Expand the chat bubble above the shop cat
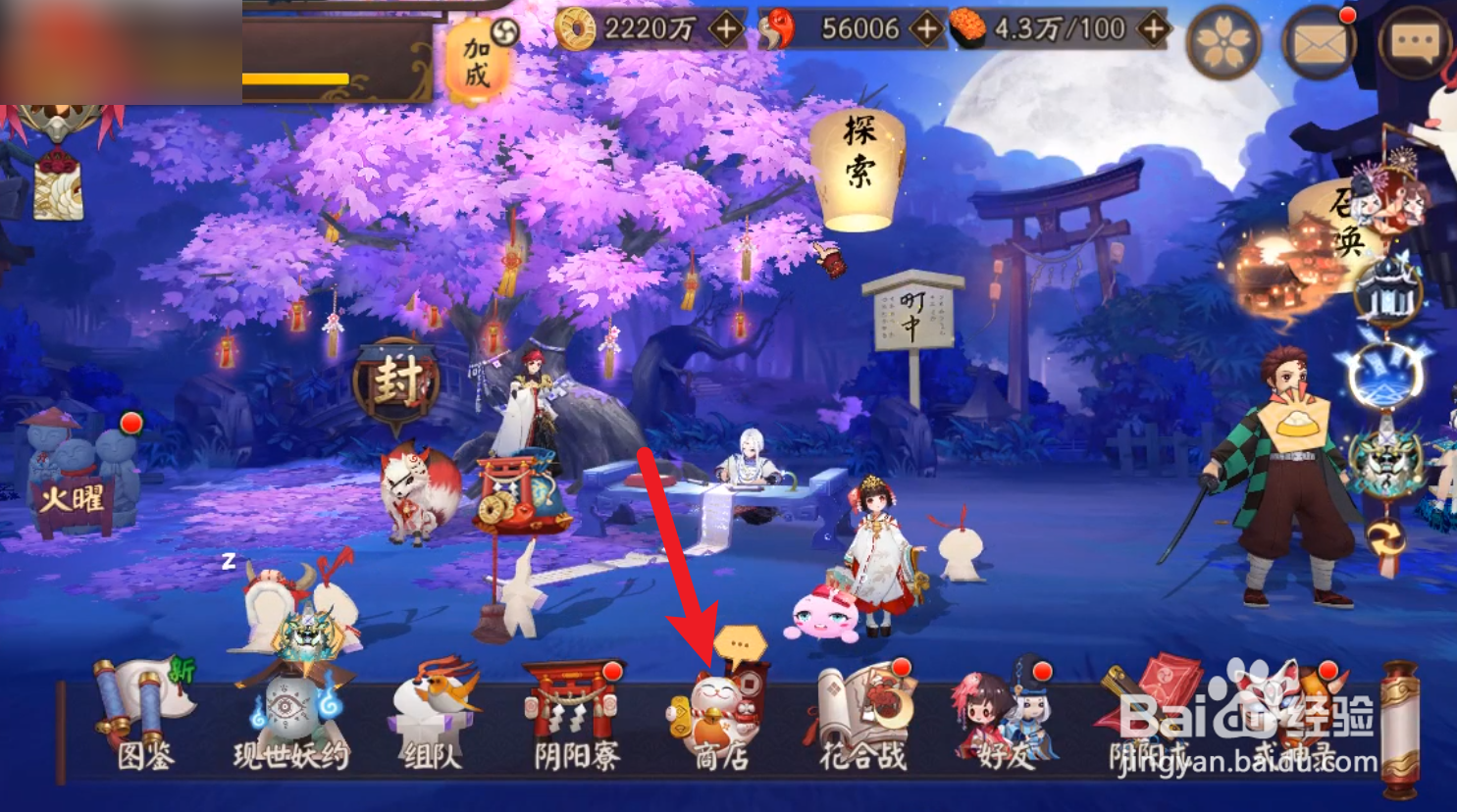 (x=741, y=642)
